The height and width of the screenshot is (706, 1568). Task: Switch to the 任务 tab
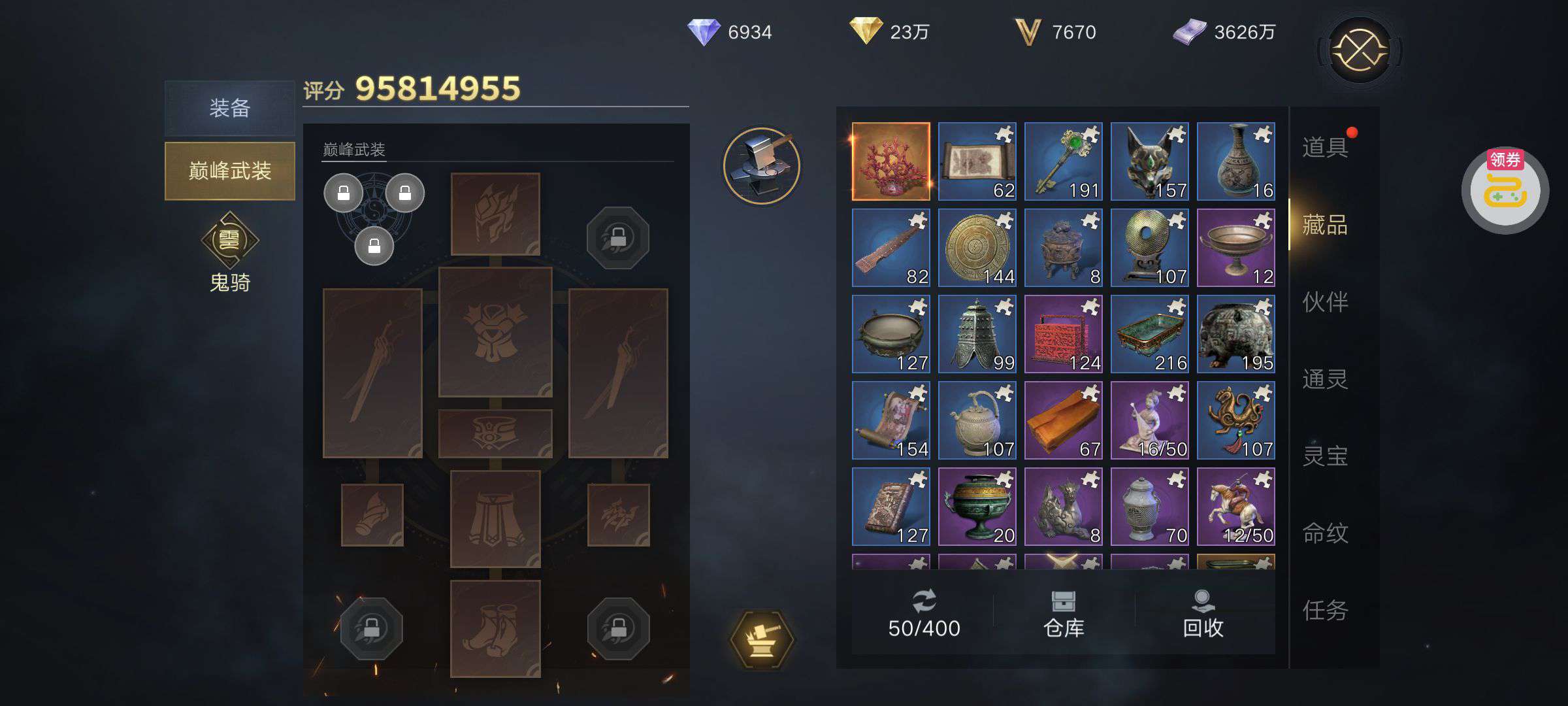click(1324, 611)
